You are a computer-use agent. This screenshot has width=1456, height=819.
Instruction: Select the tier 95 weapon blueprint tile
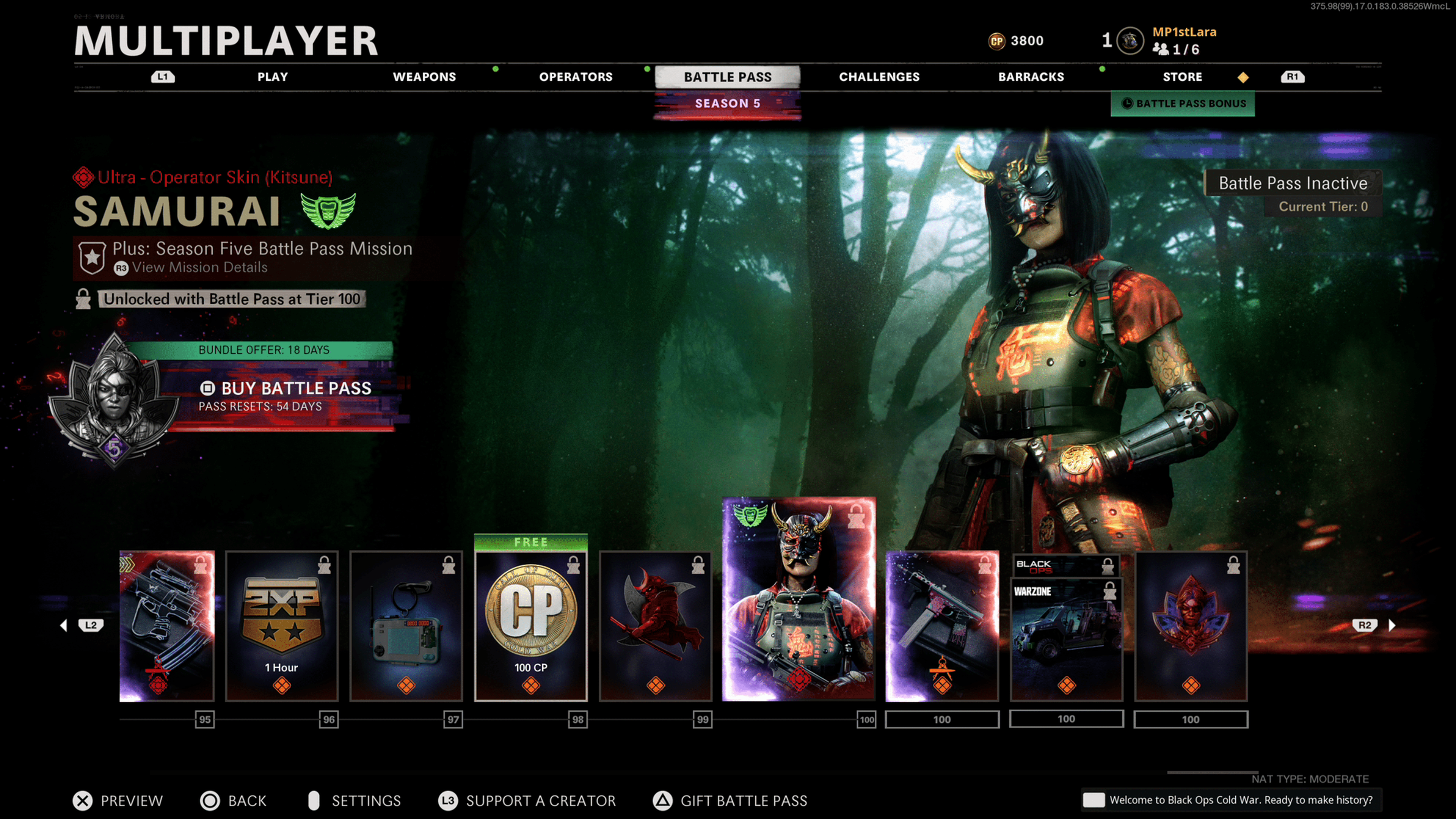coord(167,626)
